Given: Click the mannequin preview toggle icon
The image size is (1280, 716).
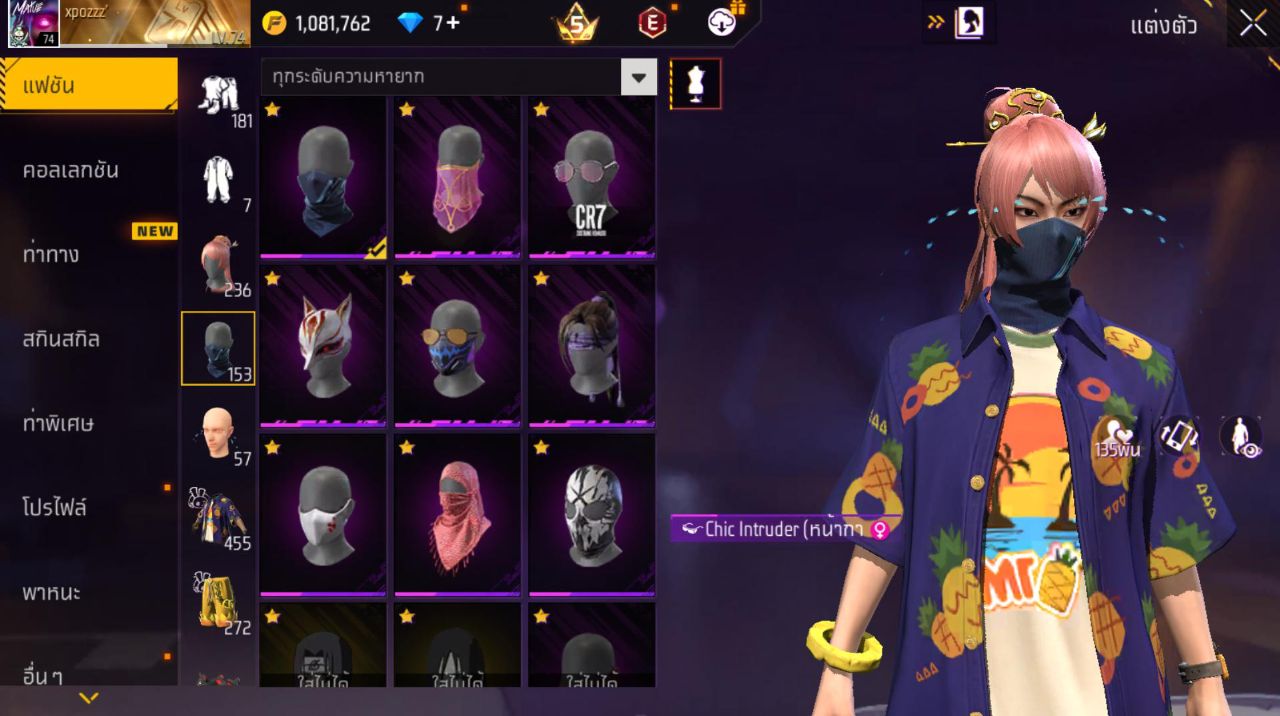Looking at the screenshot, I should 695,84.
